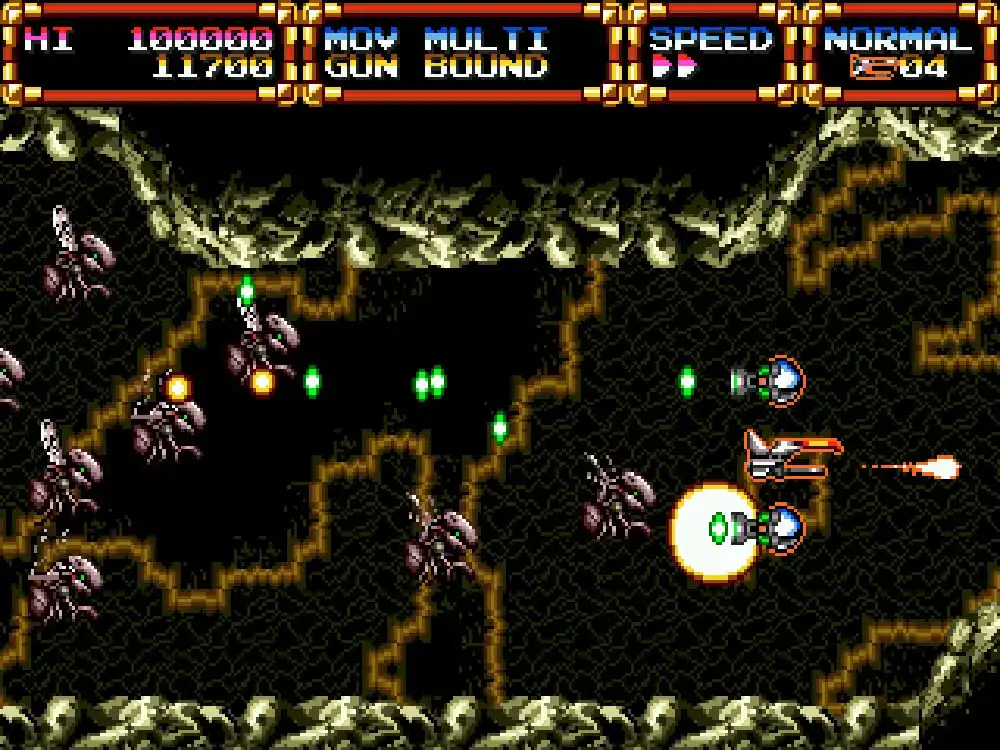This screenshot has width=1000, height=750.
Task: Click the GUN BOUND weapon indicator
Action: (x=436, y=68)
